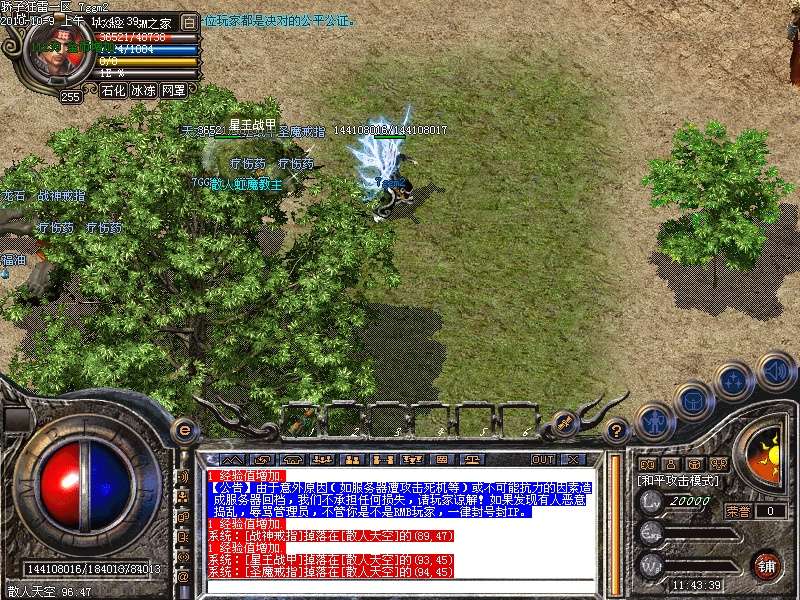Image resolution: width=800 pixels, height=600 pixels.
Task: Open help via the question mark button
Action: [x=618, y=432]
